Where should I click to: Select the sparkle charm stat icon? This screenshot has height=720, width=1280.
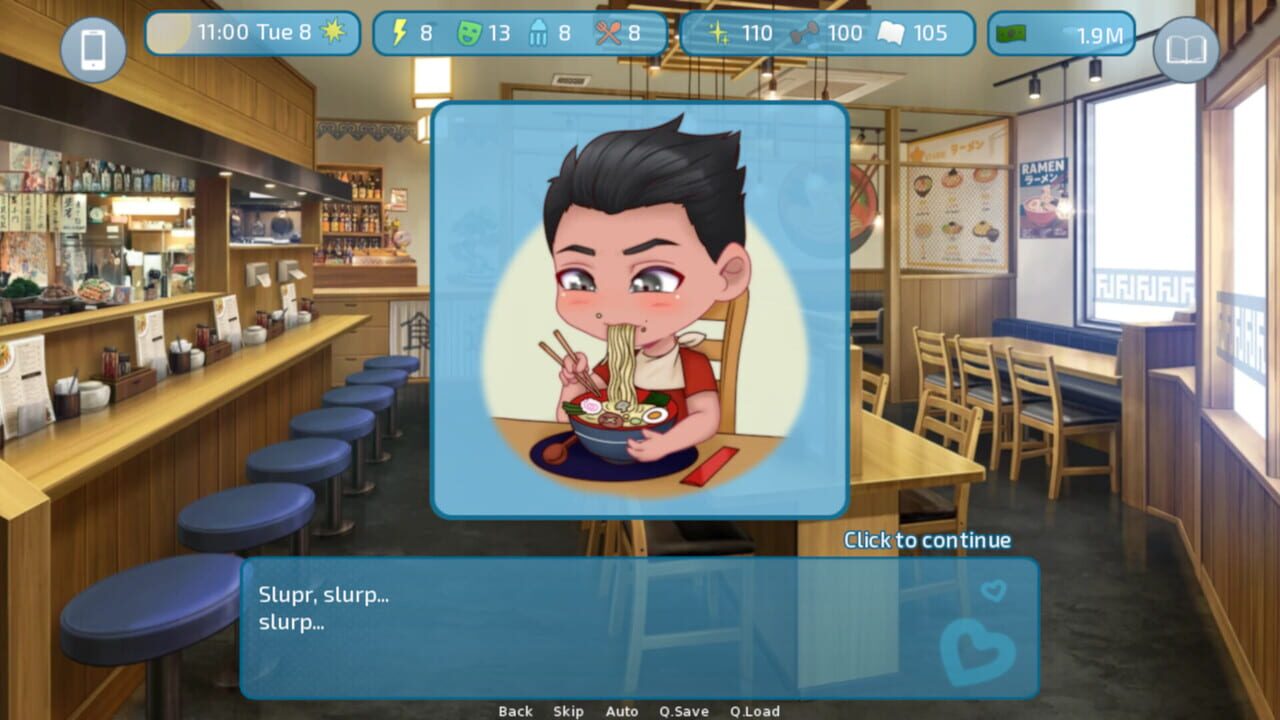(x=718, y=32)
